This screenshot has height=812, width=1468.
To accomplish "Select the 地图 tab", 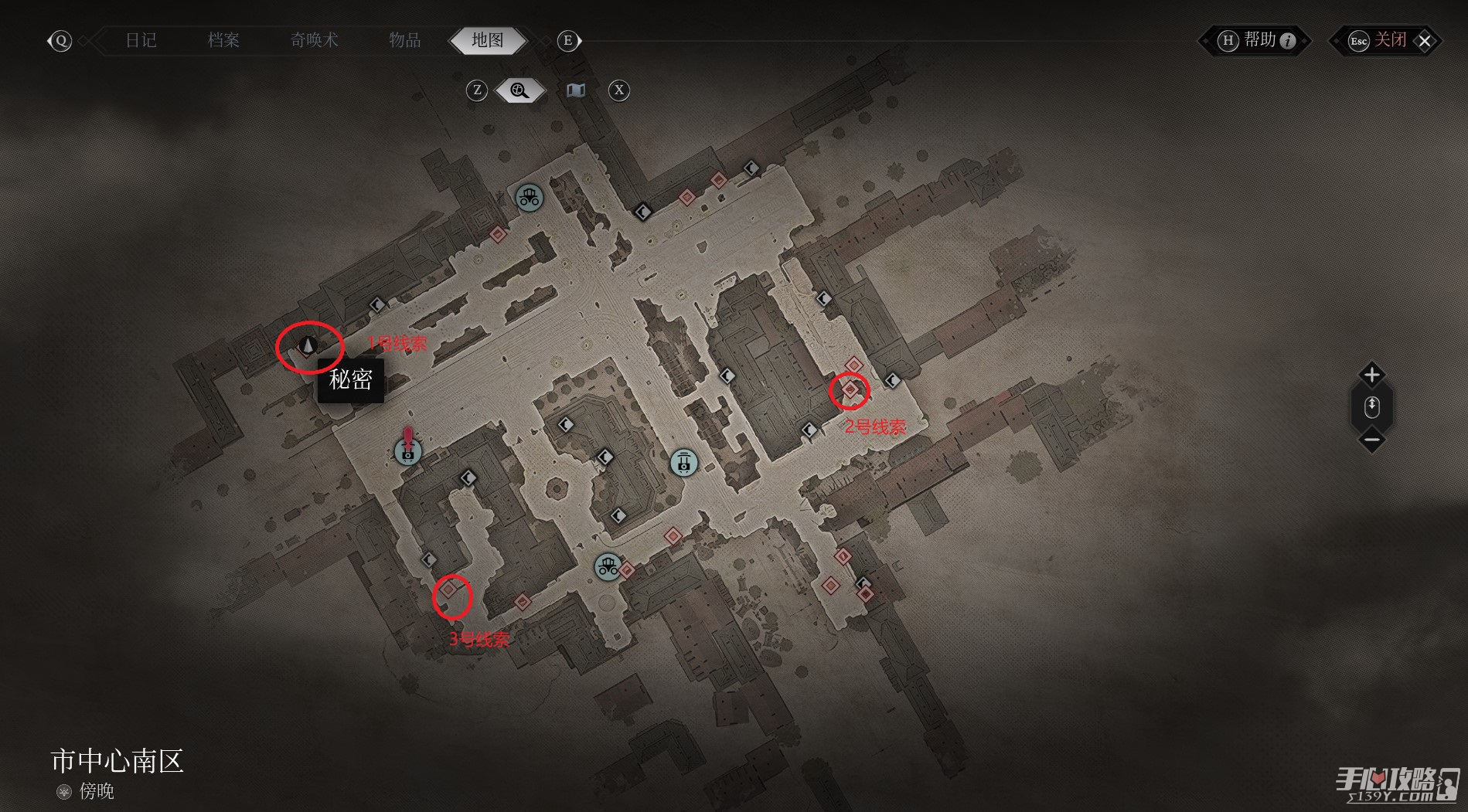I will point(488,40).
